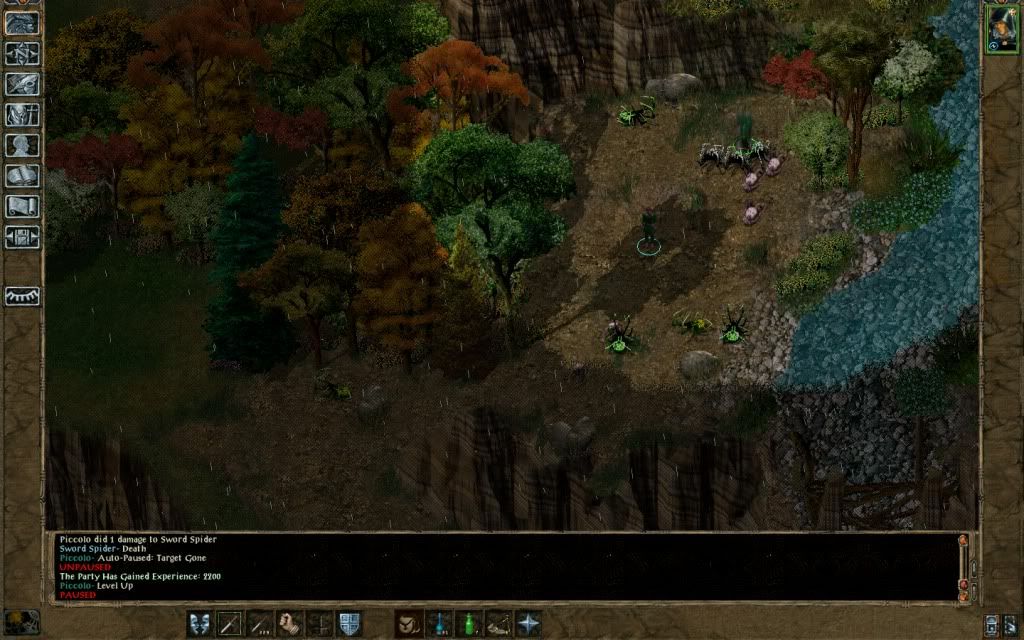Select the top sidebar return-to-game icon
The image size is (1024, 640).
22,23
